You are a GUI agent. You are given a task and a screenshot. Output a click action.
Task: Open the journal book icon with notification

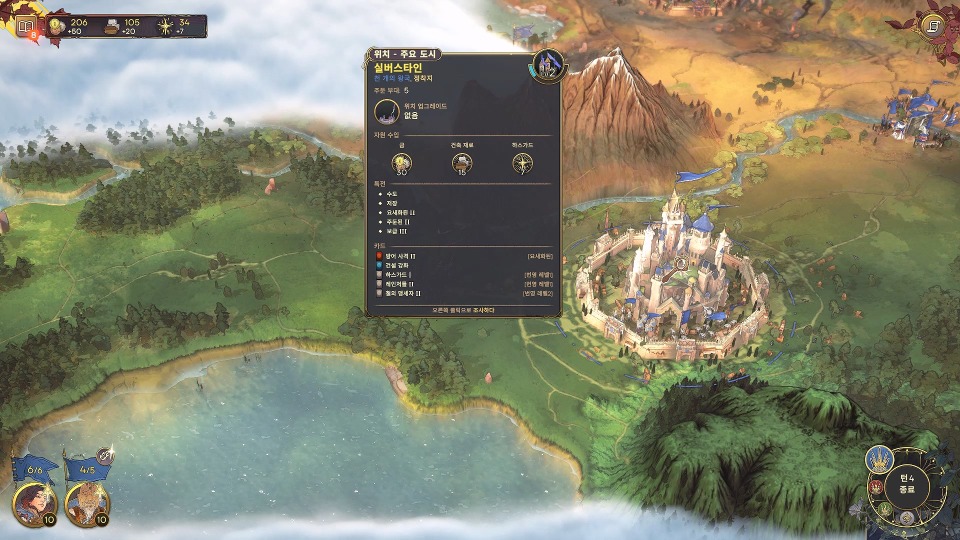[x=26, y=27]
